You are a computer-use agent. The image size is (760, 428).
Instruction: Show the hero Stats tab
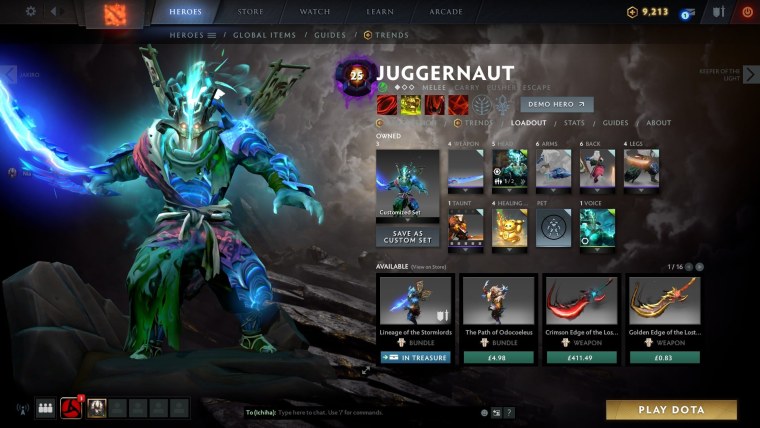click(574, 123)
